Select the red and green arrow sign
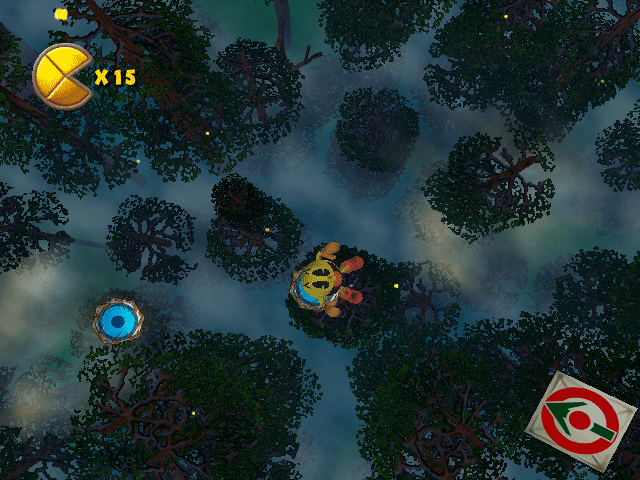The image size is (640, 480). point(581,421)
